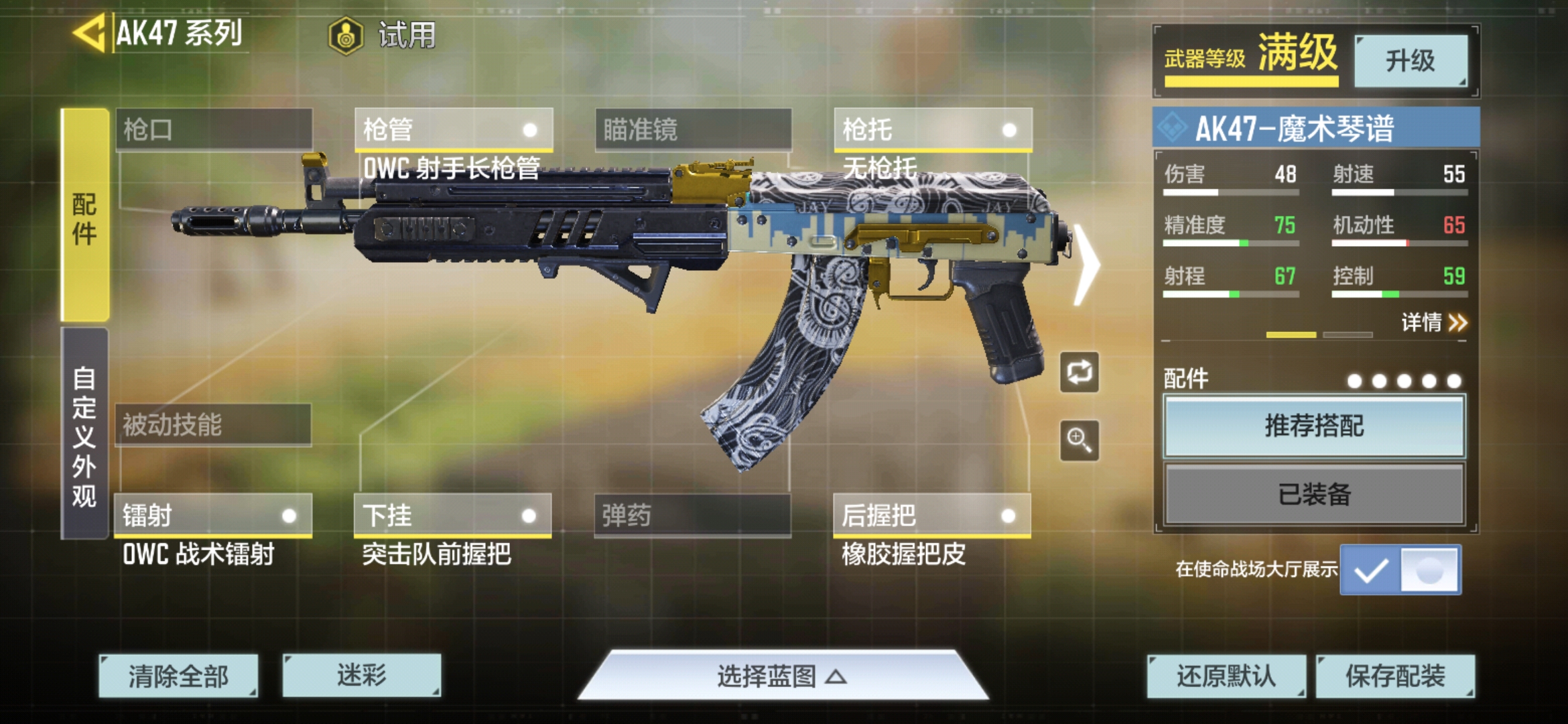
Task: Open the 枪托 stock slot
Action: 932,129
